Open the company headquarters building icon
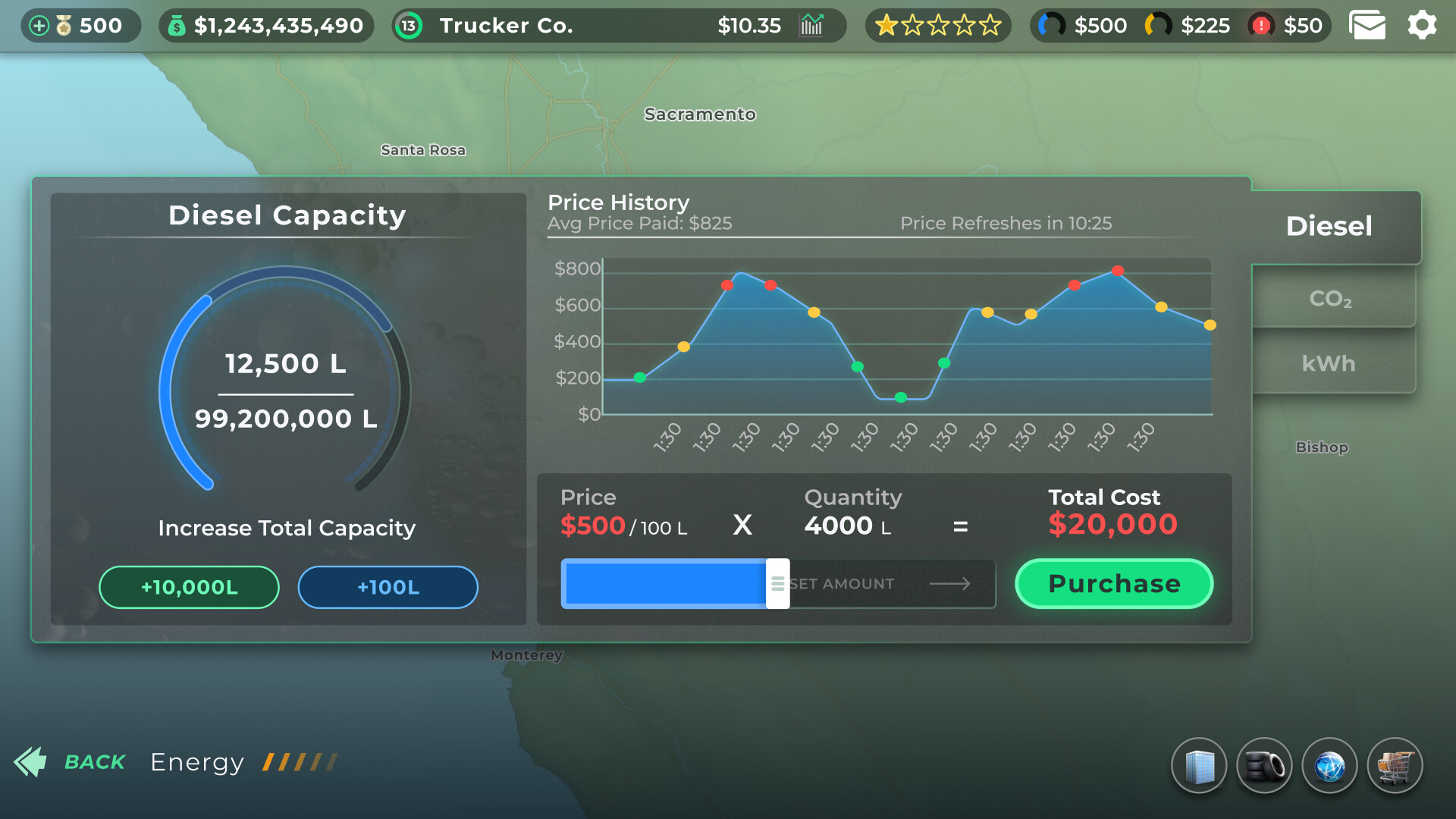Screen dimensions: 1456x819 pos(1200,765)
